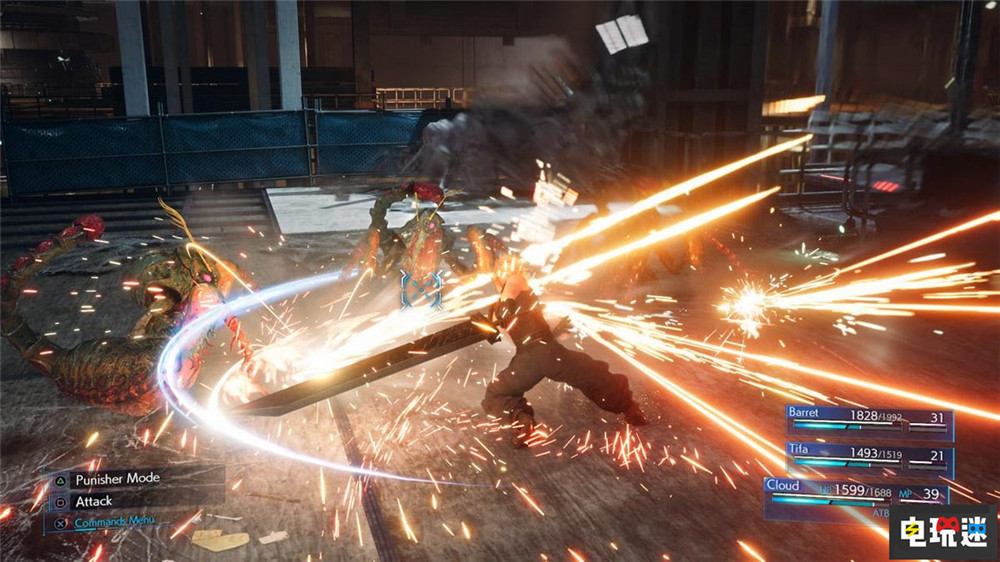Click the 电玩迷 watermark logo
The height and width of the screenshot is (562, 1000).
(x=943, y=531)
